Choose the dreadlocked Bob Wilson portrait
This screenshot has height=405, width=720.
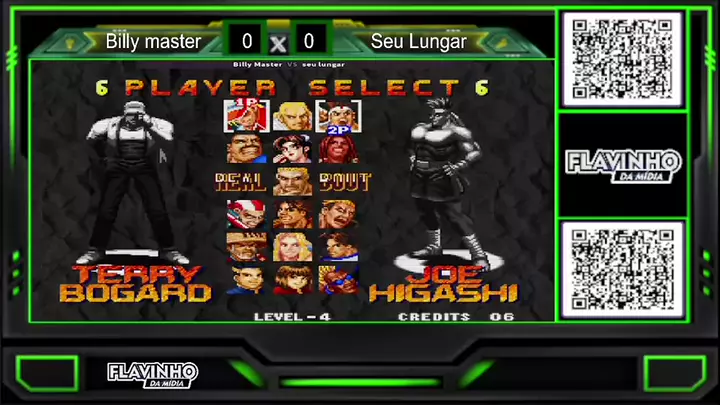[x=292, y=214]
